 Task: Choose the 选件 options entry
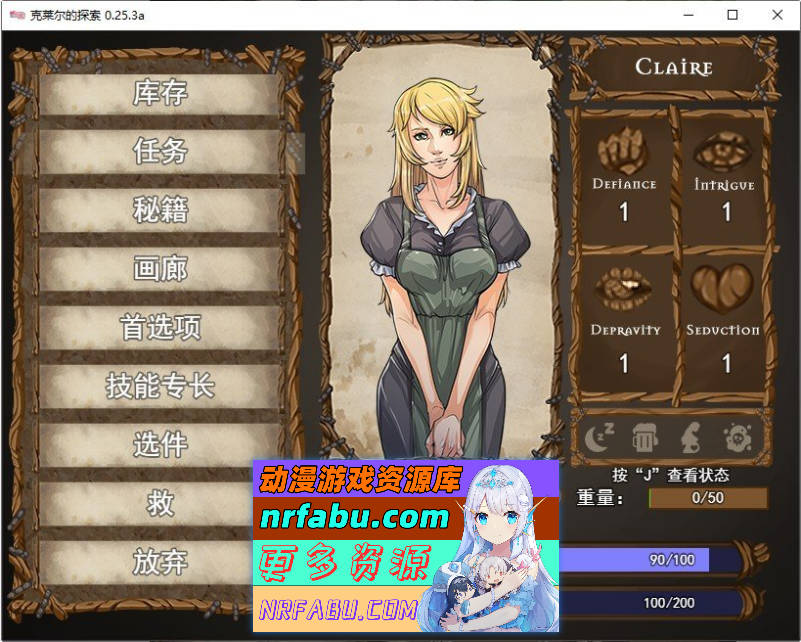pyautogui.click(x=160, y=444)
